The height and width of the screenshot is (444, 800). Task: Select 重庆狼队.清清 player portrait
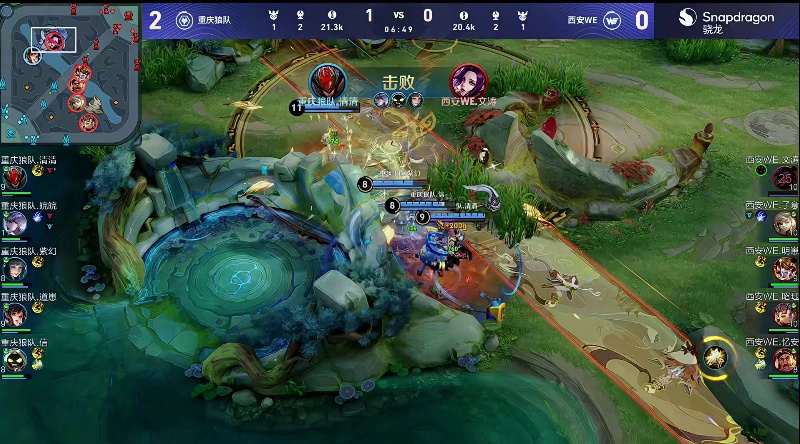[15, 178]
